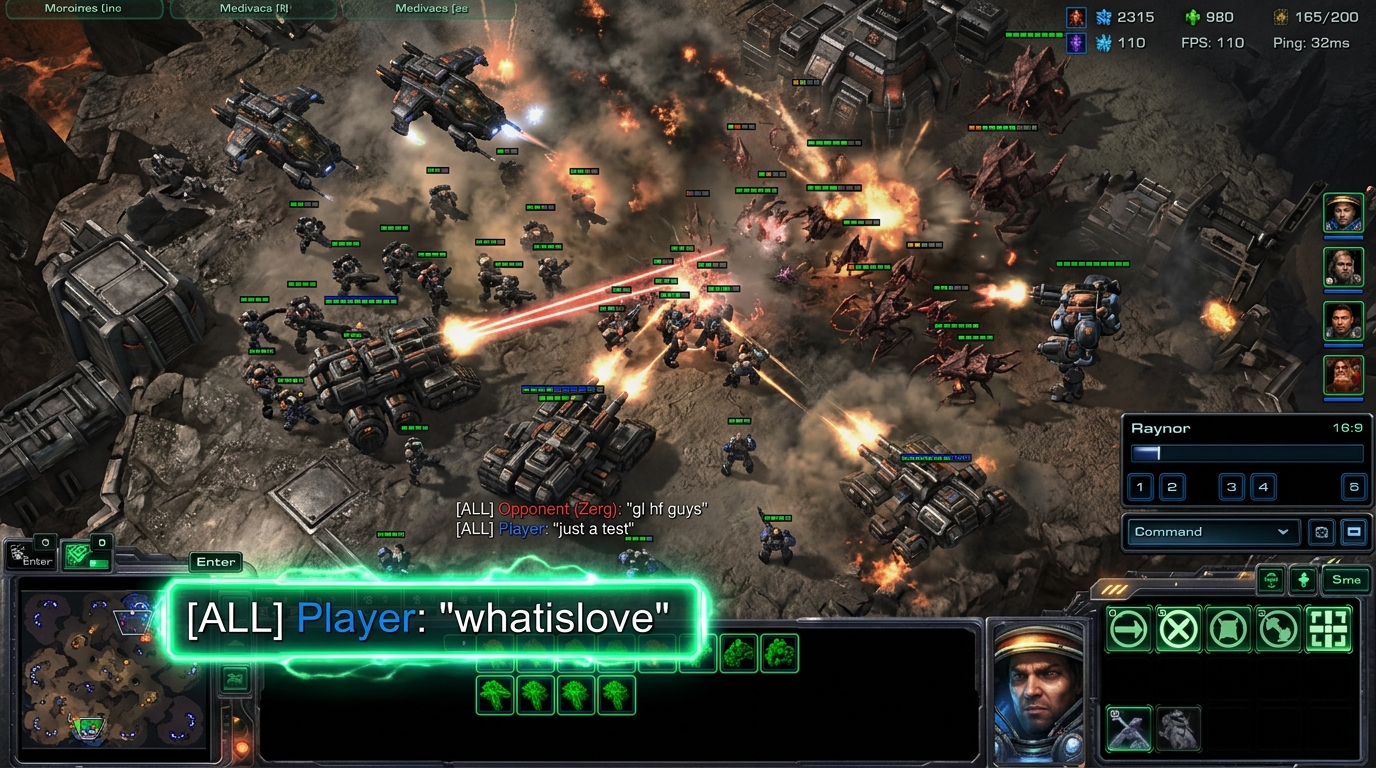Click the vespene gas icon

tap(1192, 16)
